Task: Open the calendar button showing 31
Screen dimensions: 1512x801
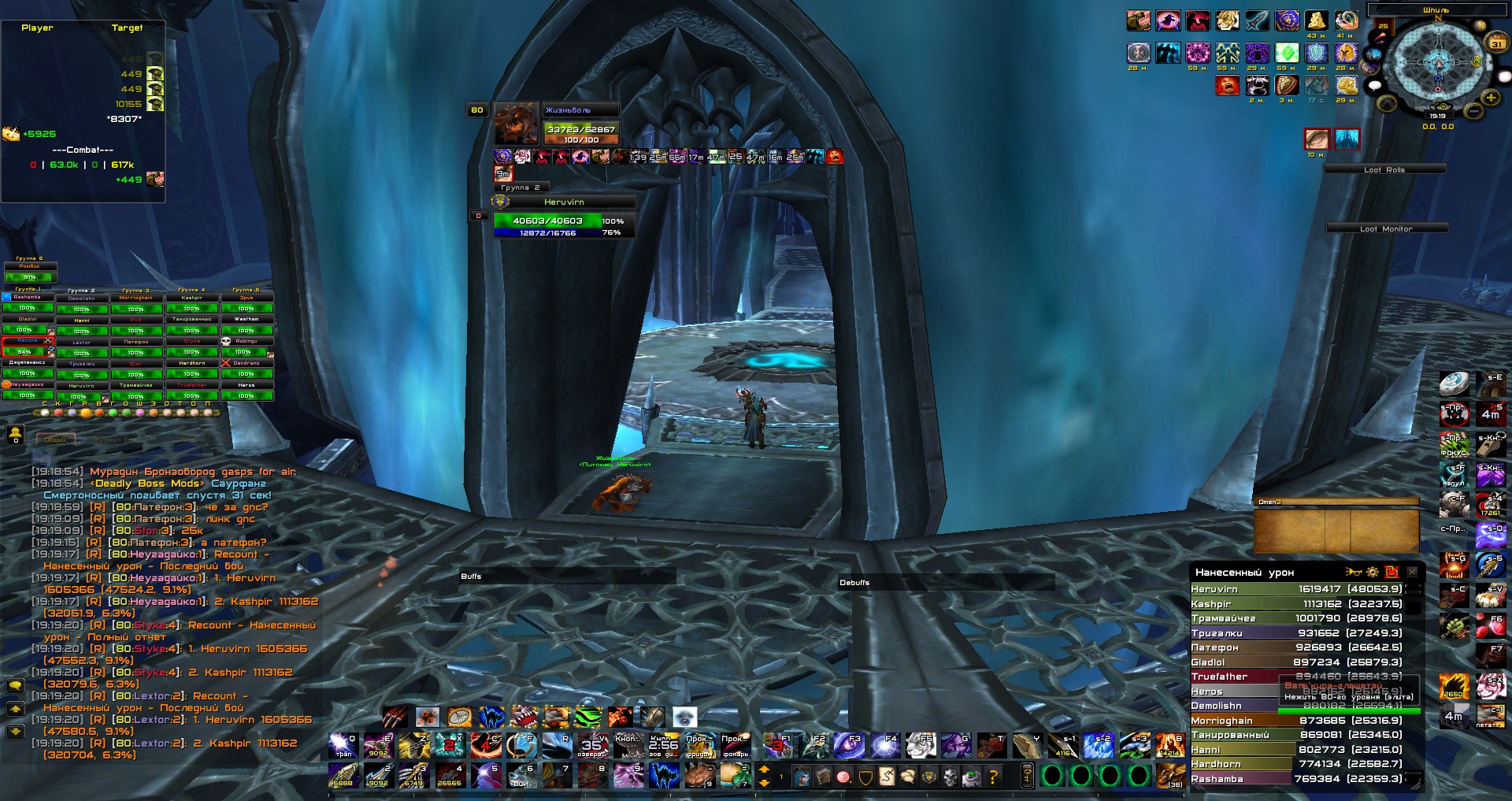Action: (x=1497, y=43)
